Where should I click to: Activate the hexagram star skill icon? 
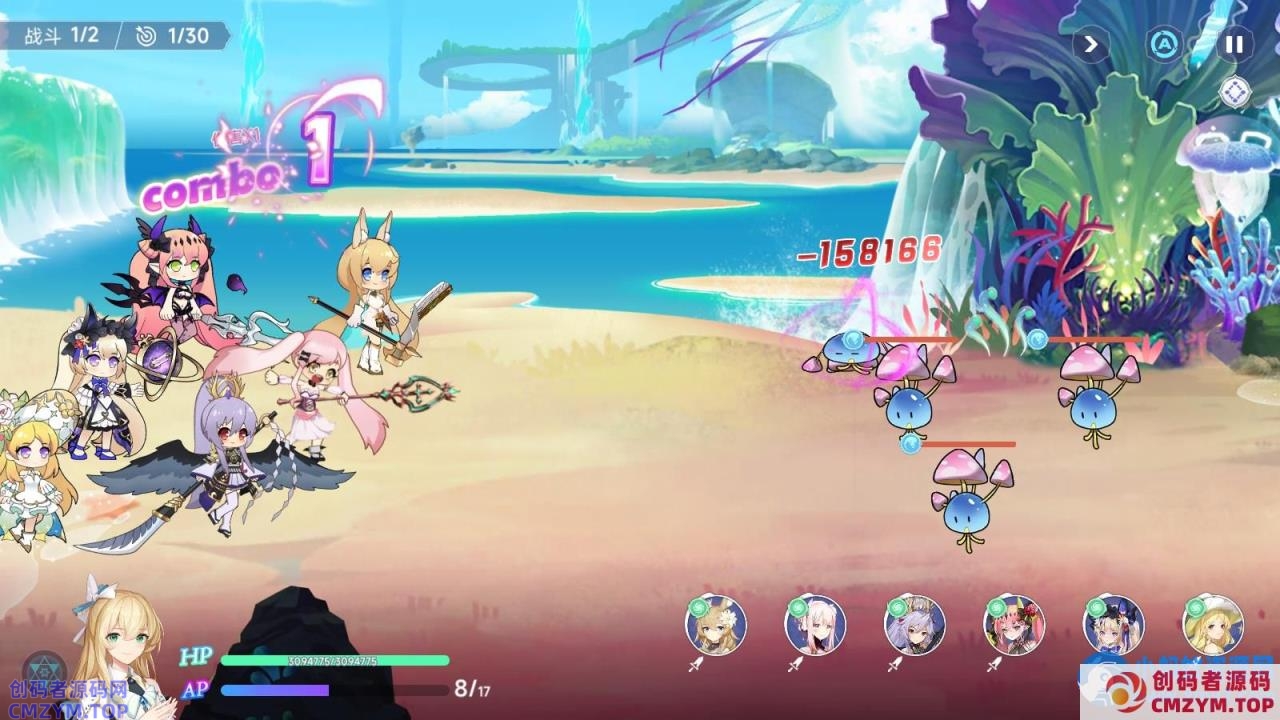(45, 671)
